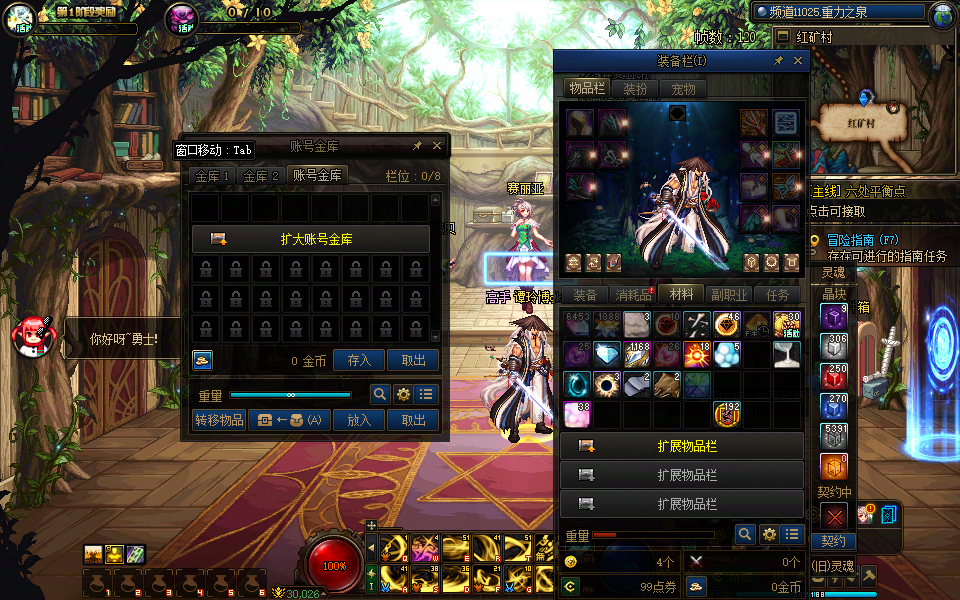The image size is (960, 600).
Task: Close the 账号金库 vault window
Action: (x=437, y=146)
